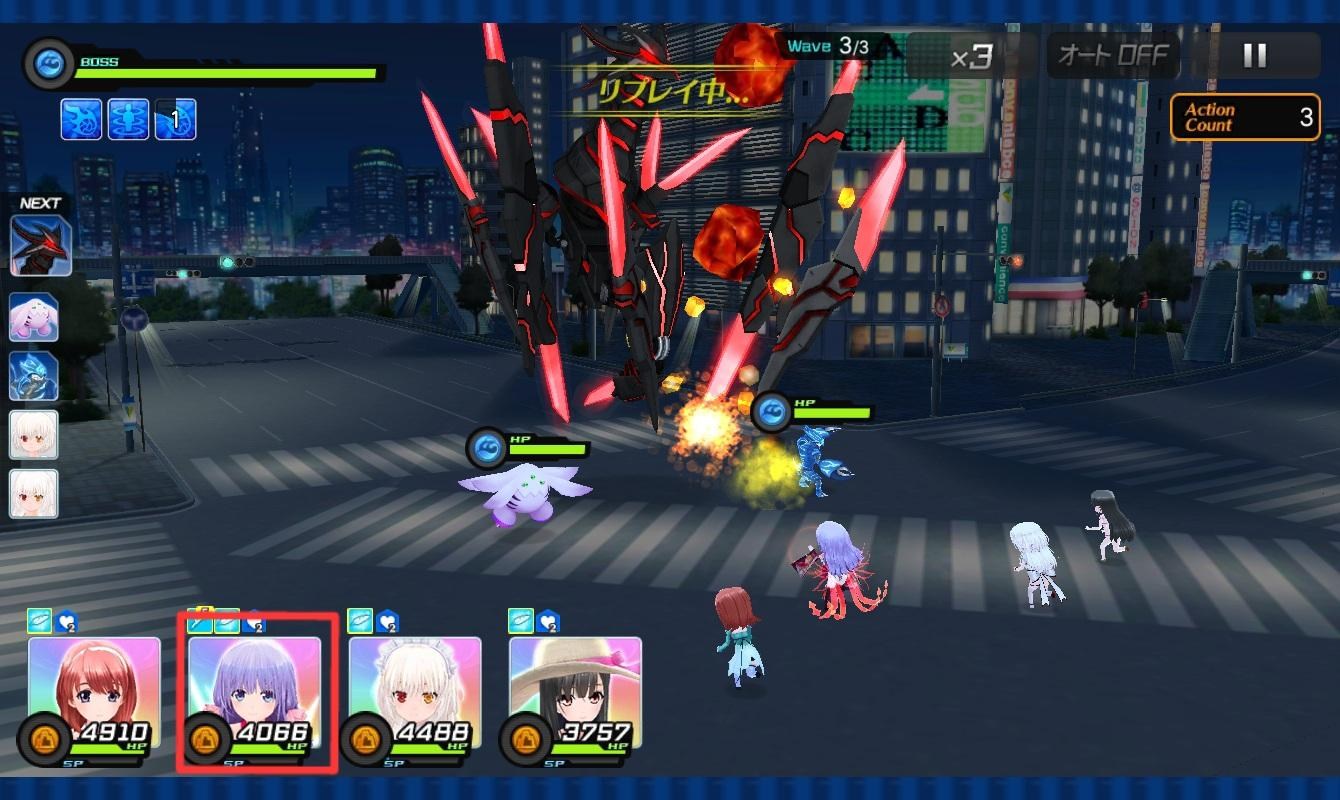Click the flaming claw buff icon under the boss bar
This screenshot has height=800, width=1340.
[x=80, y=117]
